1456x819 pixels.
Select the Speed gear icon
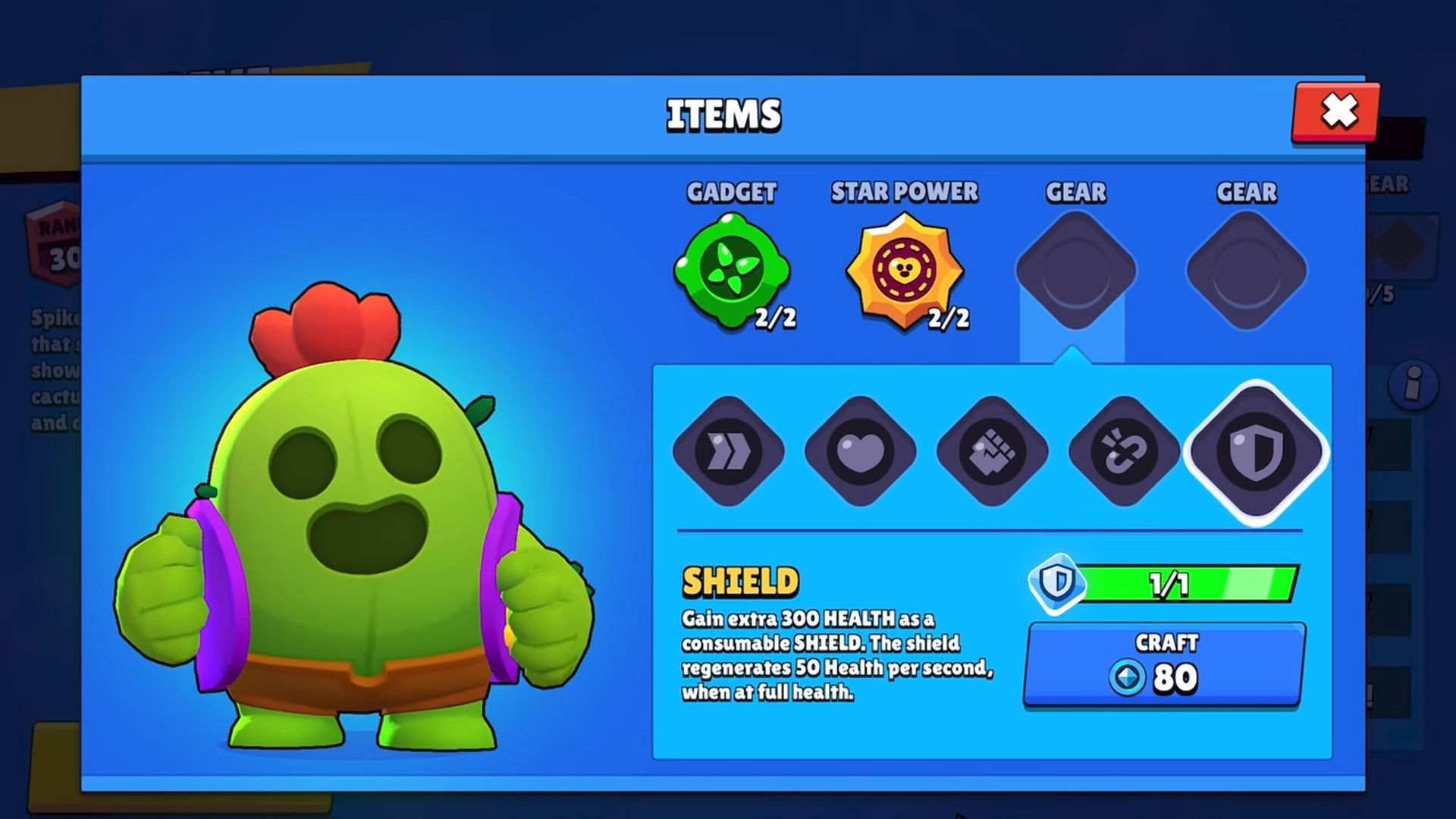(728, 451)
